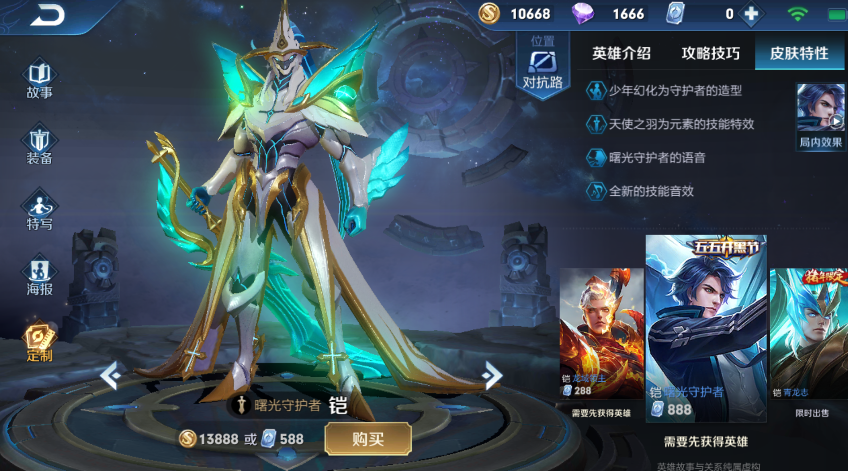Buy the skin with the 购买 button
The width and height of the screenshot is (848, 471).
tap(367, 438)
